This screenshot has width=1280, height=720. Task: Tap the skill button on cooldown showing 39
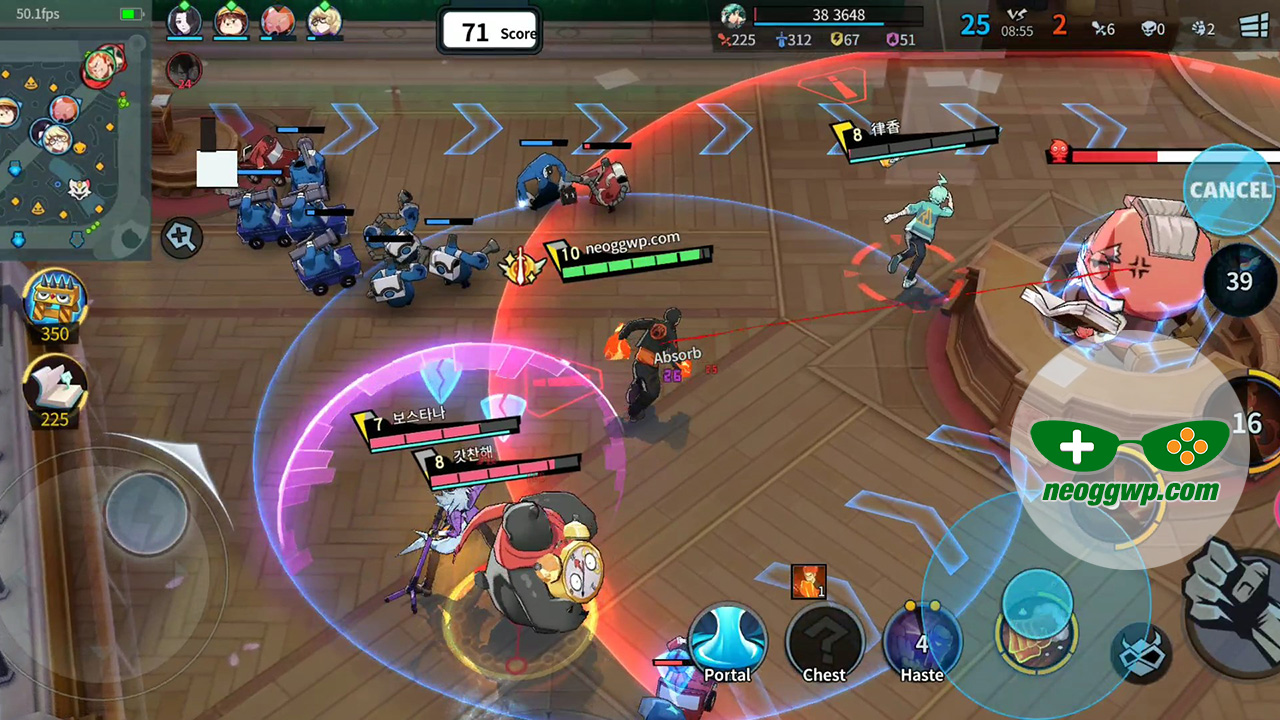tap(1239, 281)
